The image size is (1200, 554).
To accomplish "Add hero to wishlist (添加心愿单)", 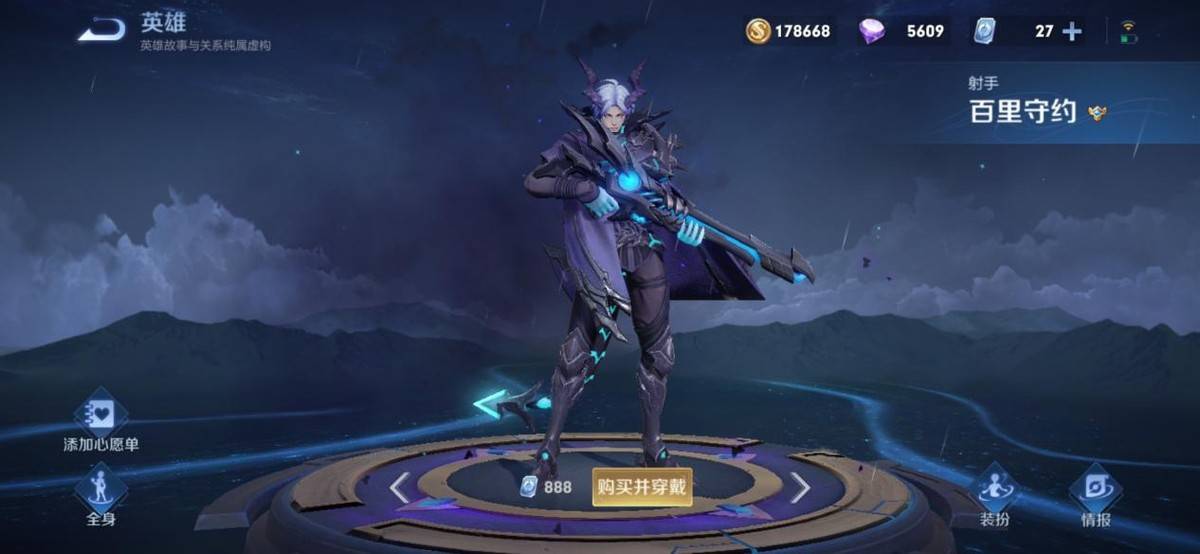I will coord(101,417).
